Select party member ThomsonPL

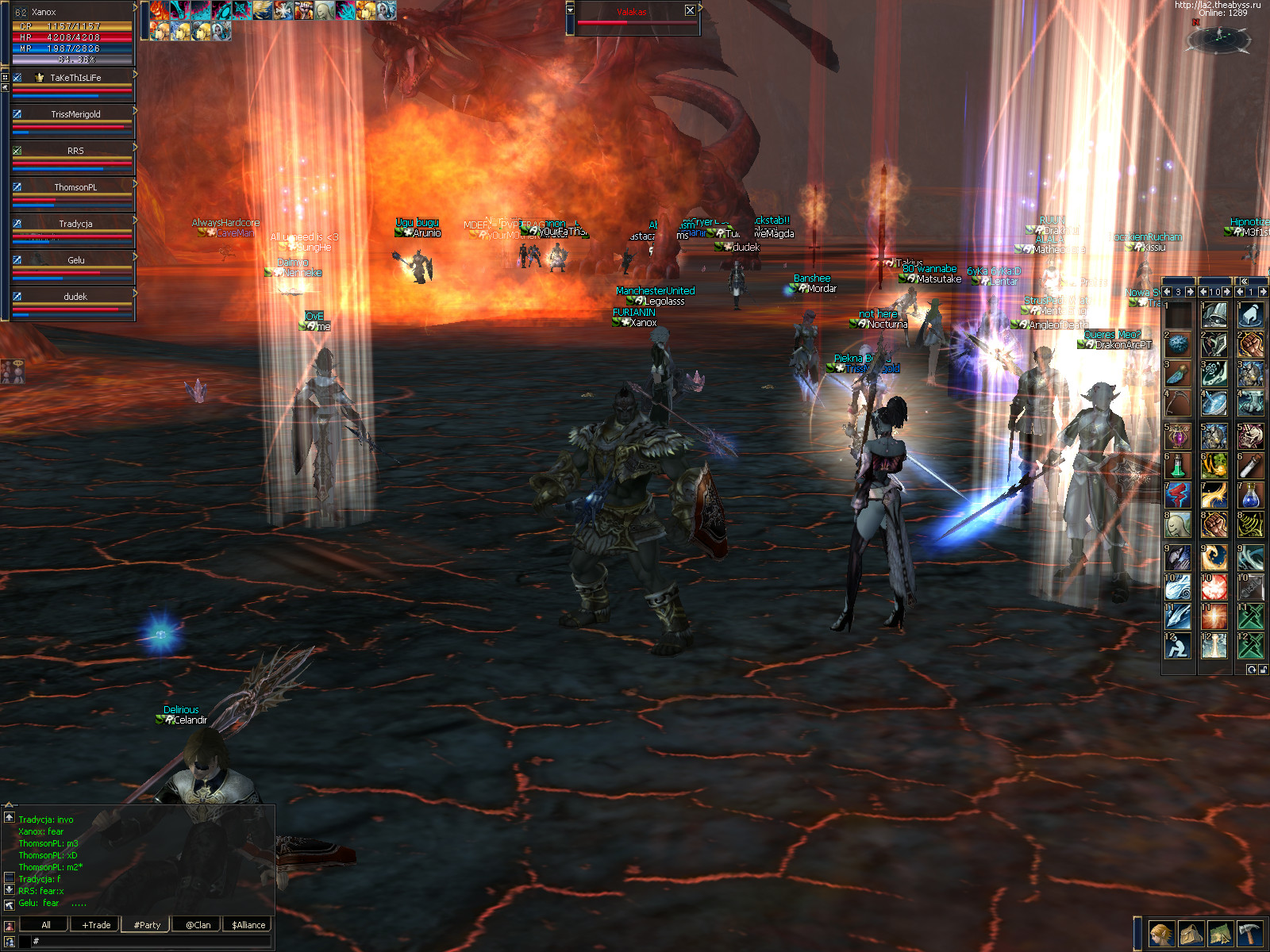pos(75,187)
